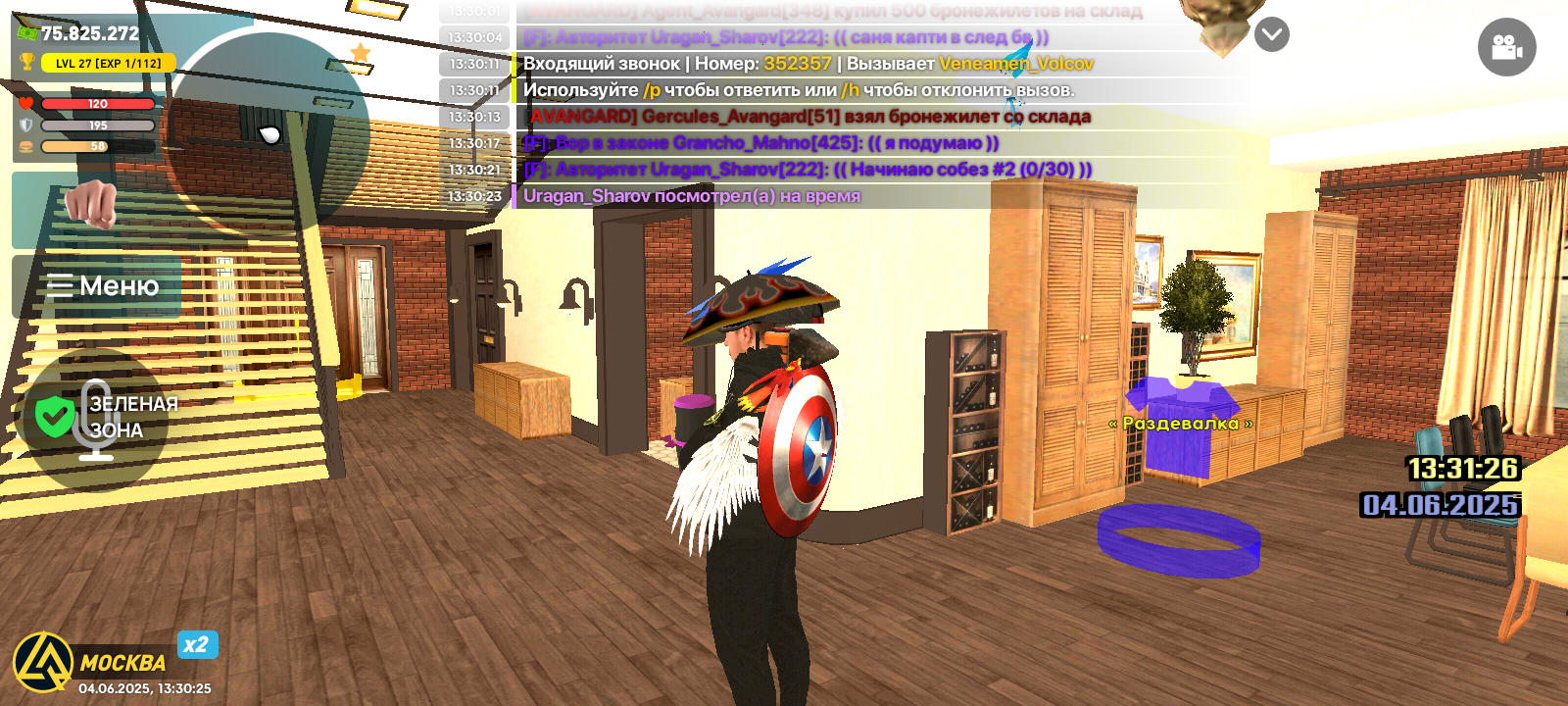Click the trophy icon beside the level bar

[27, 61]
